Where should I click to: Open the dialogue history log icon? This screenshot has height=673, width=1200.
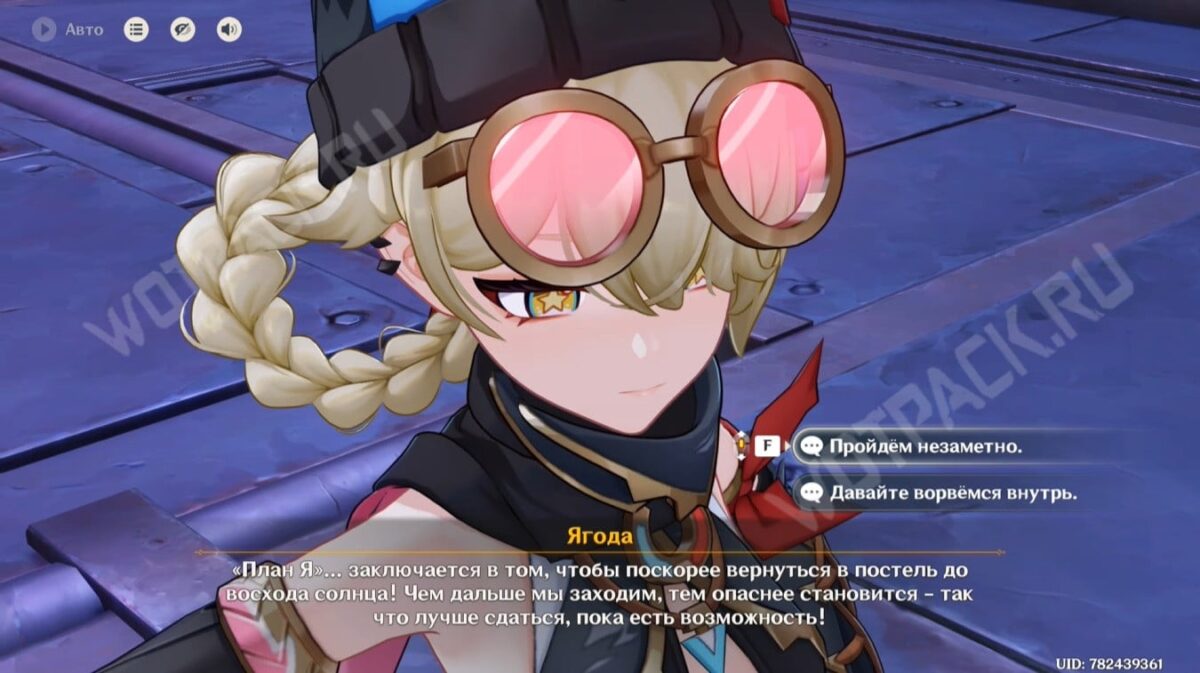136,30
